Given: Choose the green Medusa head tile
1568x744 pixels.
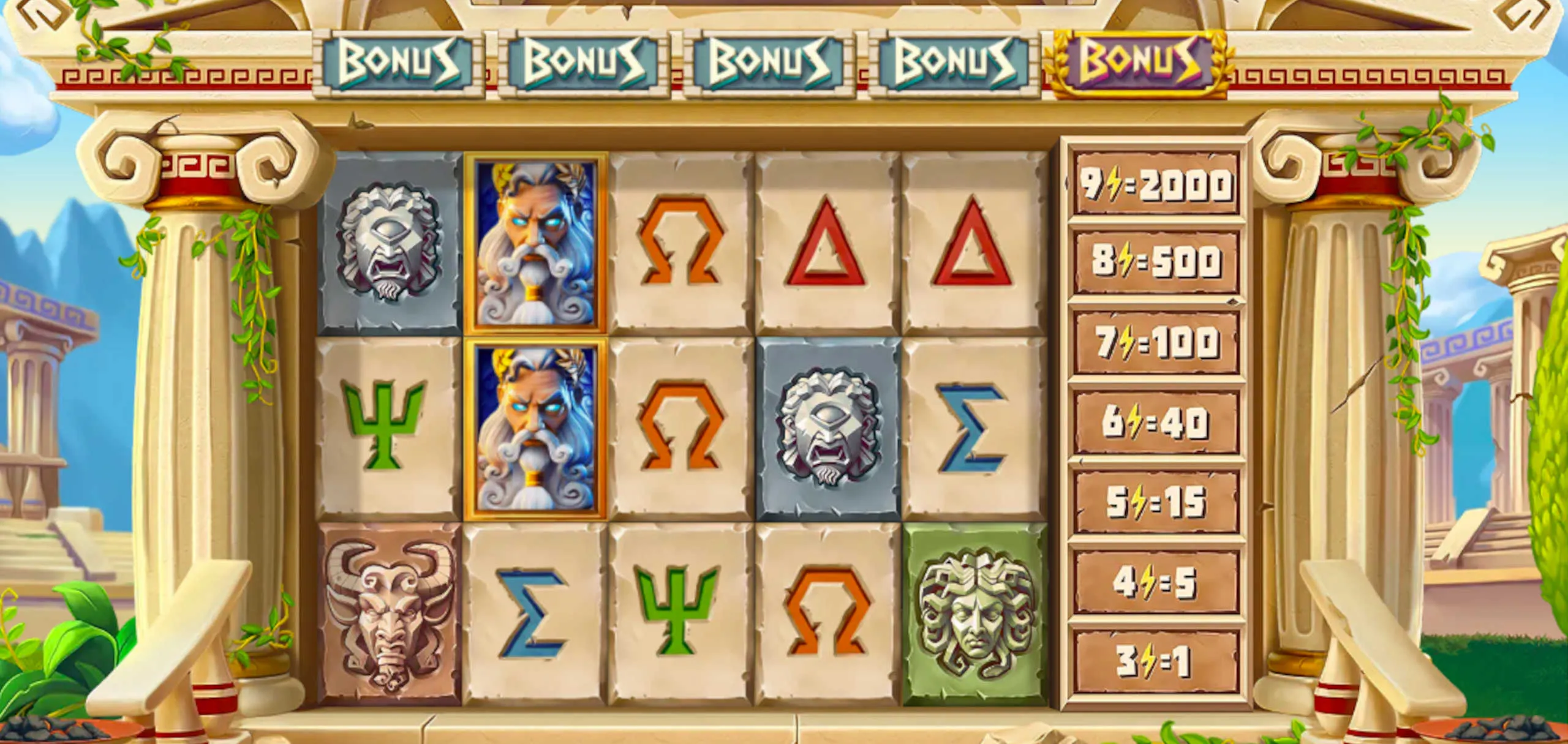Looking at the screenshot, I should click(x=976, y=612).
